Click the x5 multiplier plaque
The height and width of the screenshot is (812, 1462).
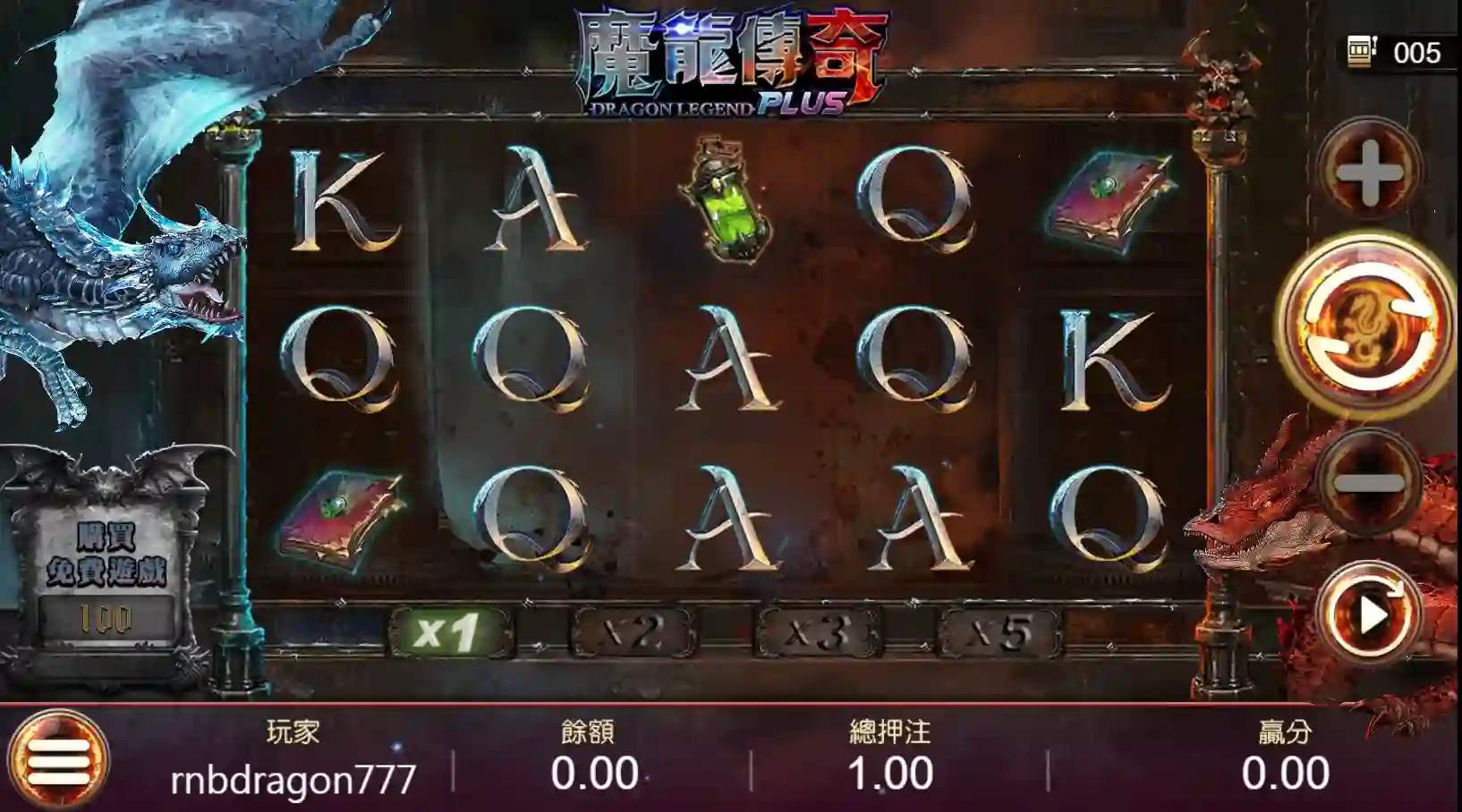pyautogui.click(x=998, y=629)
